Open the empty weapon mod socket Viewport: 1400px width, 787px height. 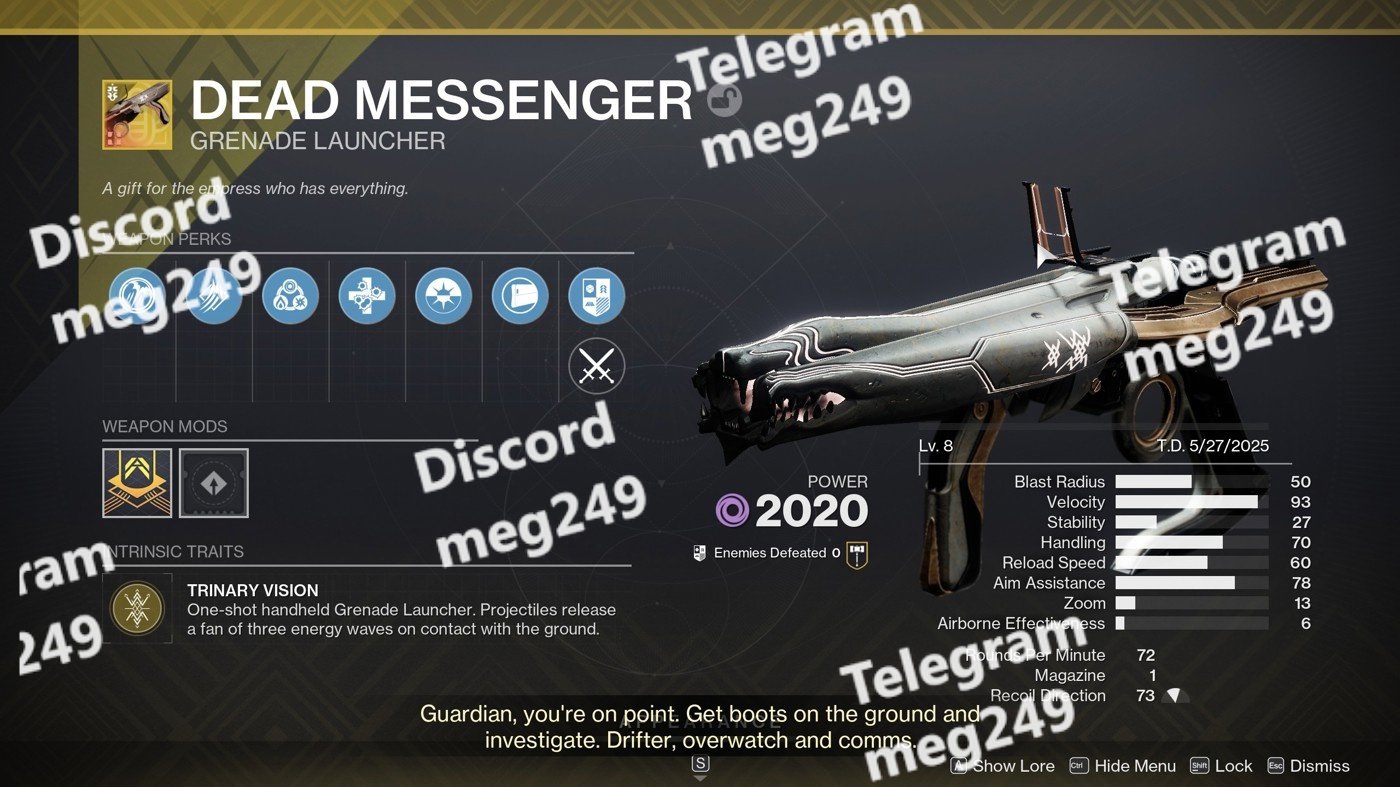[x=214, y=483]
